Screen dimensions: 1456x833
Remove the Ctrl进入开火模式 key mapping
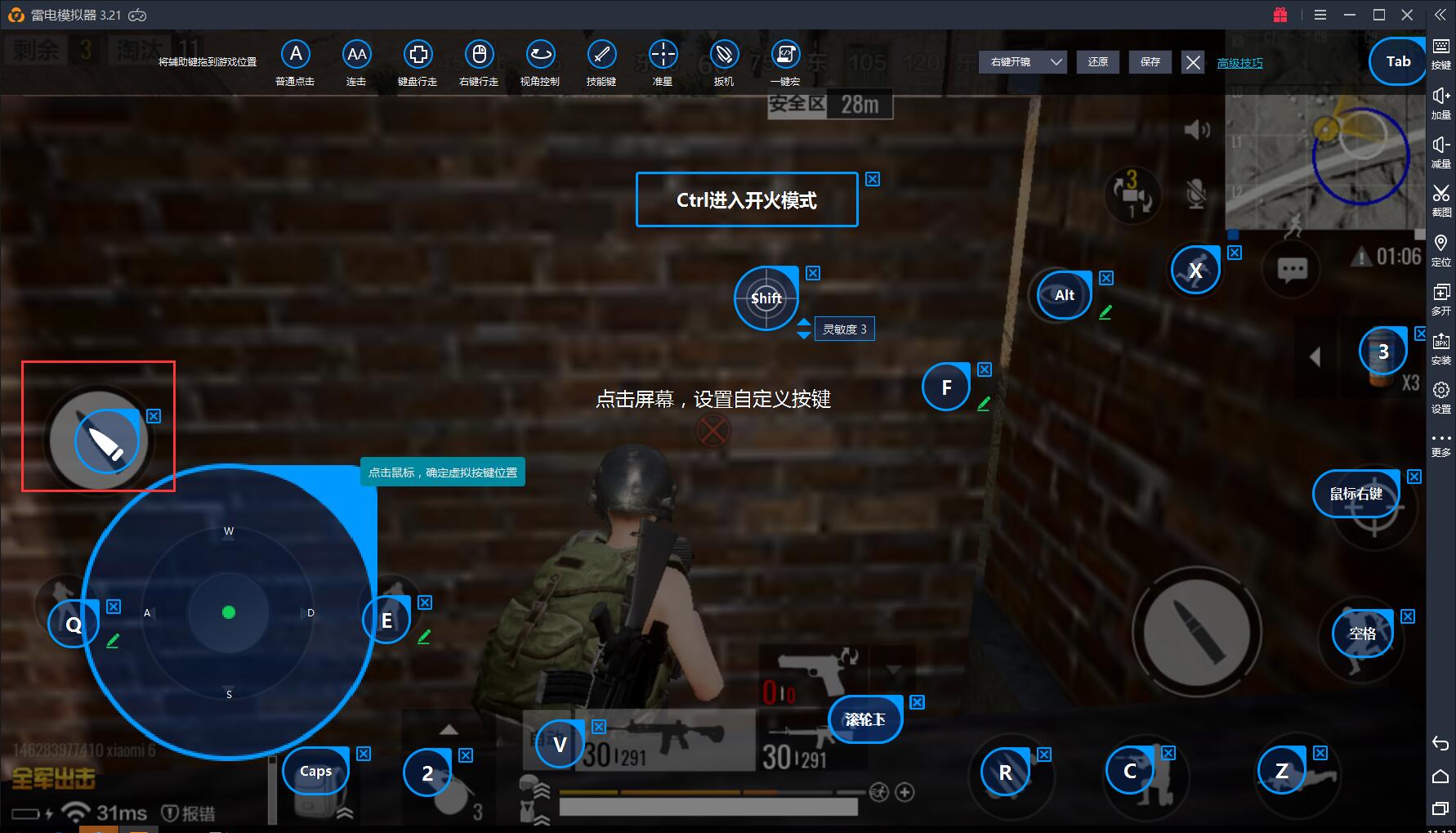point(873,179)
